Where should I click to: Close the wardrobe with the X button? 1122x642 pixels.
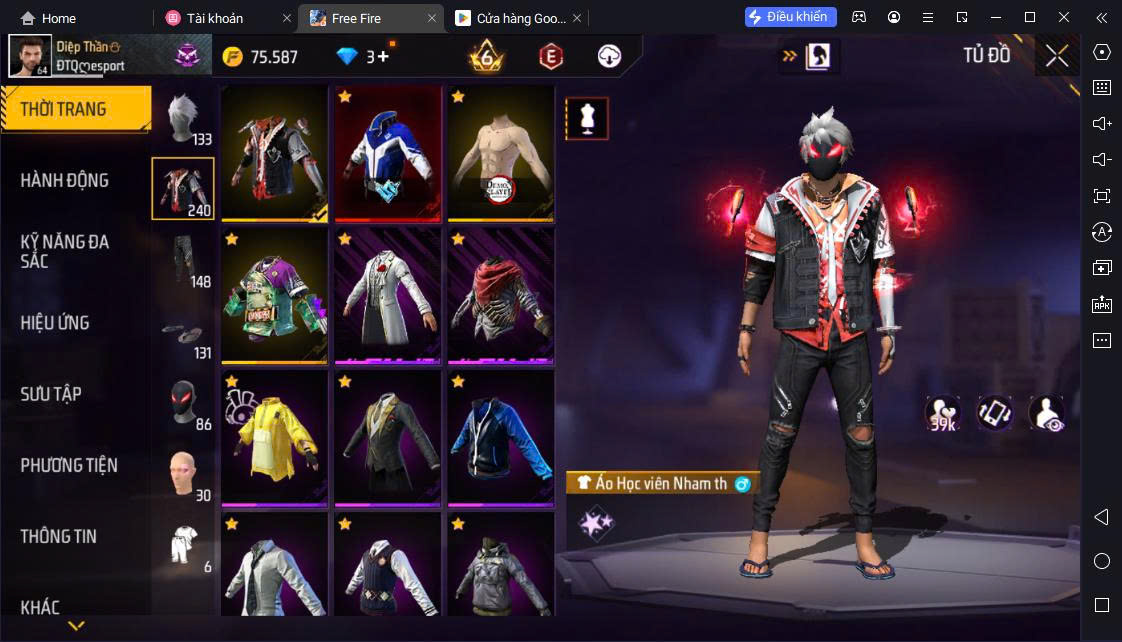click(1056, 56)
